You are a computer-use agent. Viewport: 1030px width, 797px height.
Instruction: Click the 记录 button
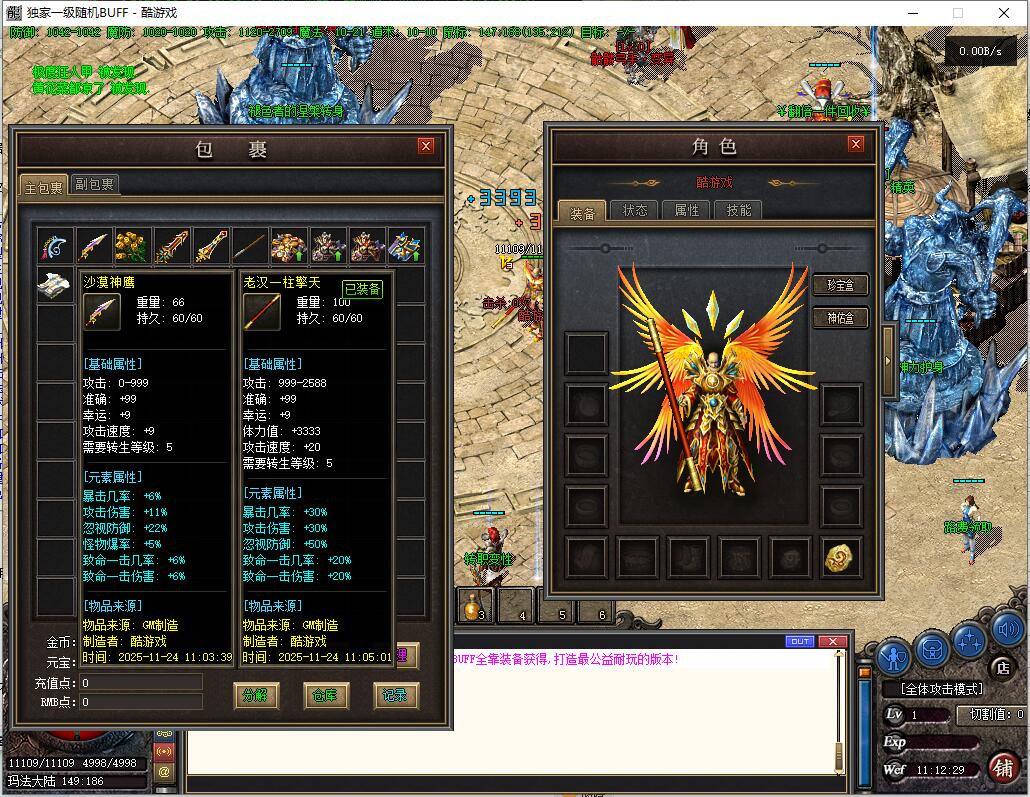[x=395, y=695]
